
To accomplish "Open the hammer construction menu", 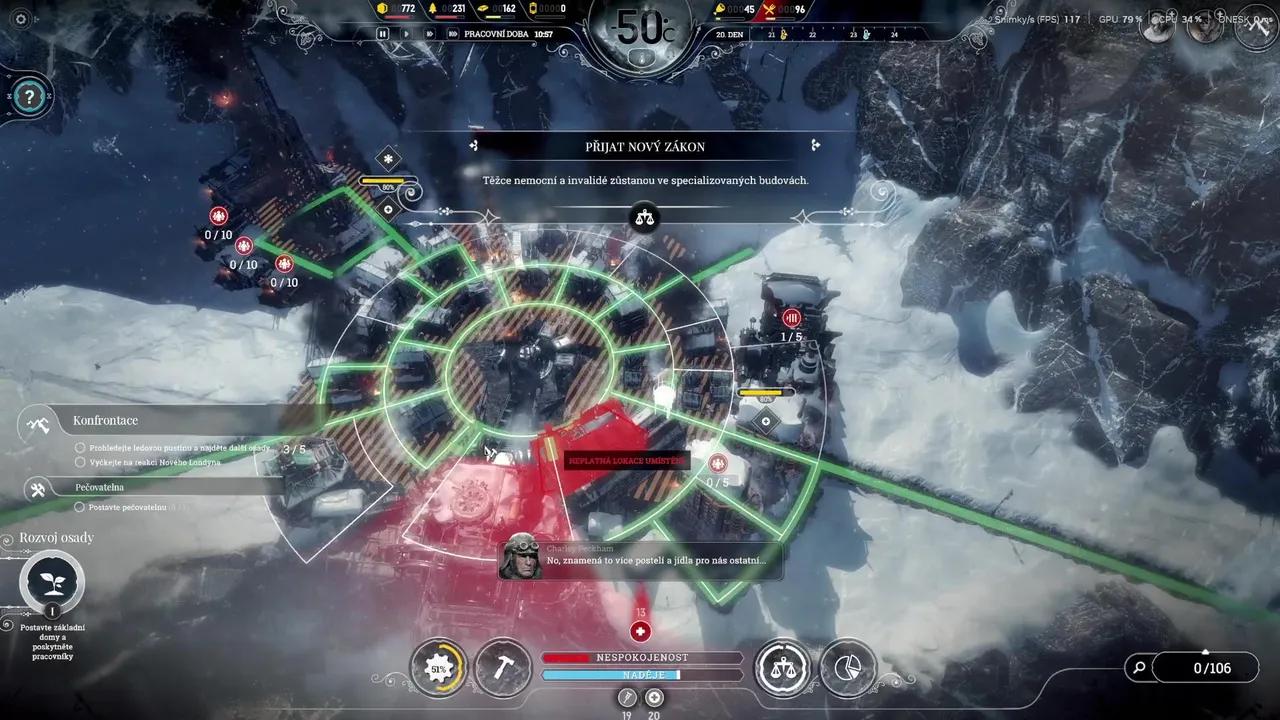I will click(x=503, y=668).
